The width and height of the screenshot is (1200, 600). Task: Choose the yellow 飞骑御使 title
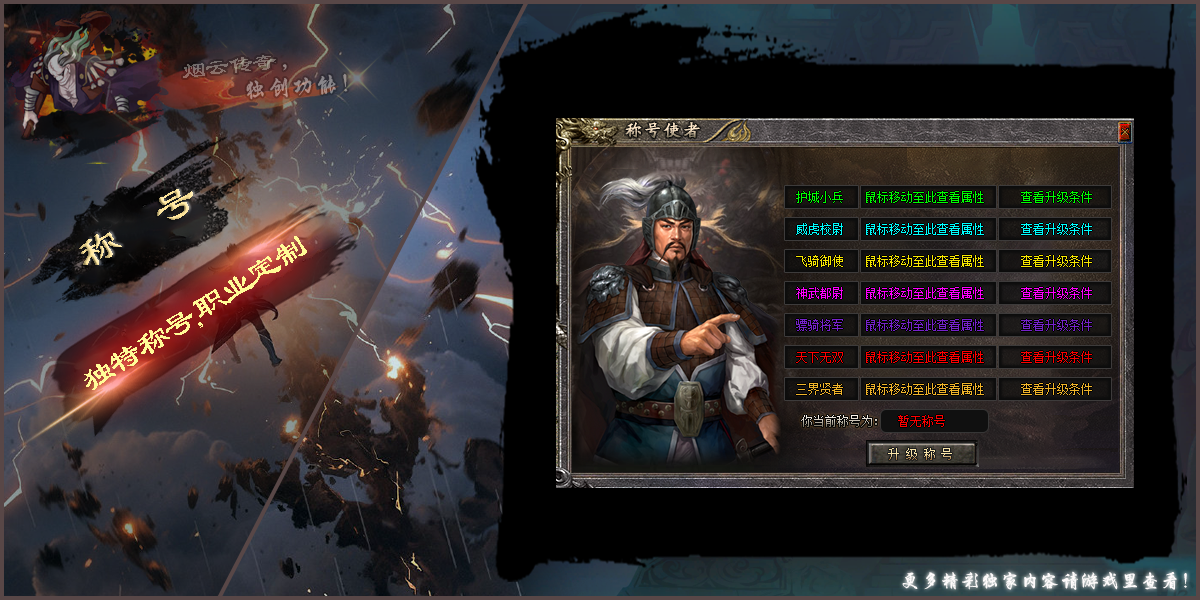tap(820, 262)
